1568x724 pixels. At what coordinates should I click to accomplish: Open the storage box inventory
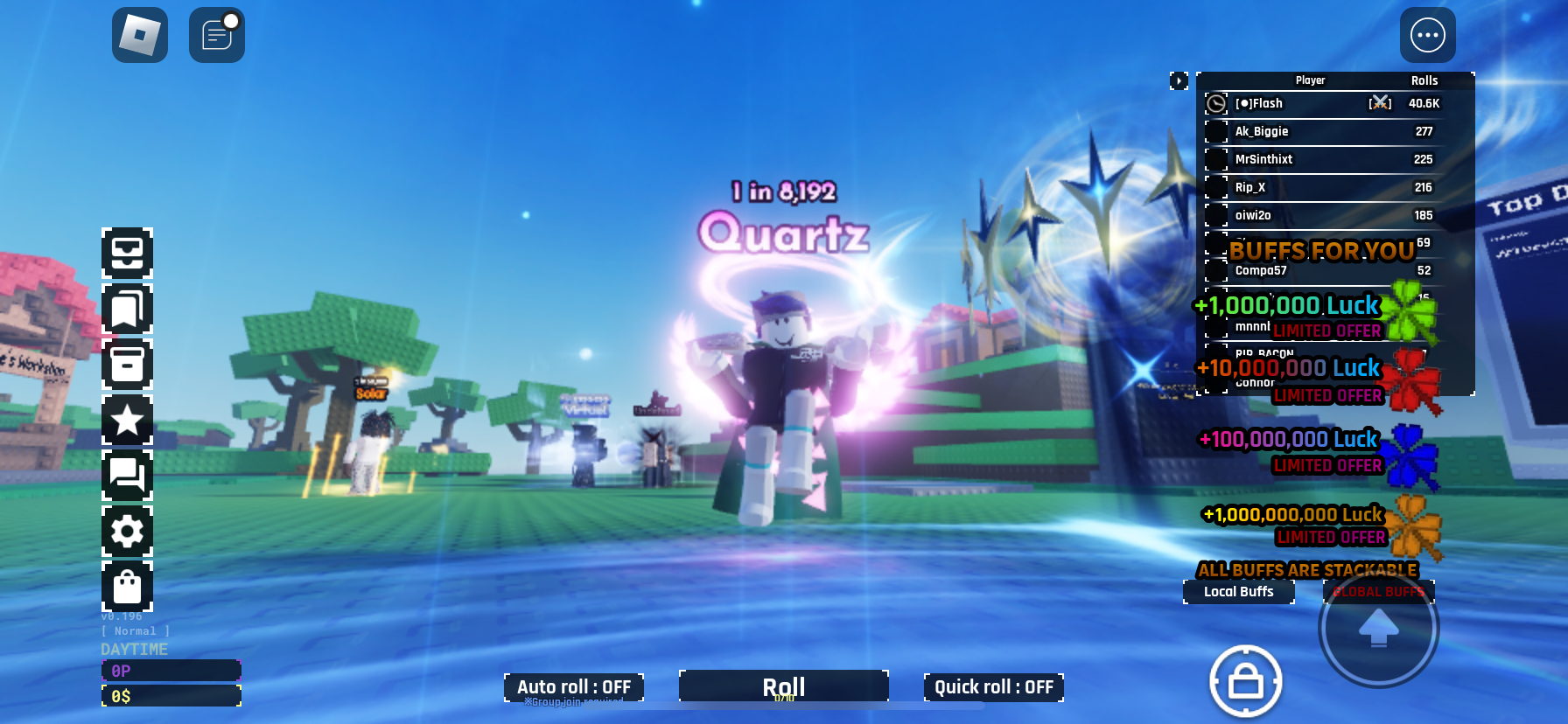coord(127,365)
